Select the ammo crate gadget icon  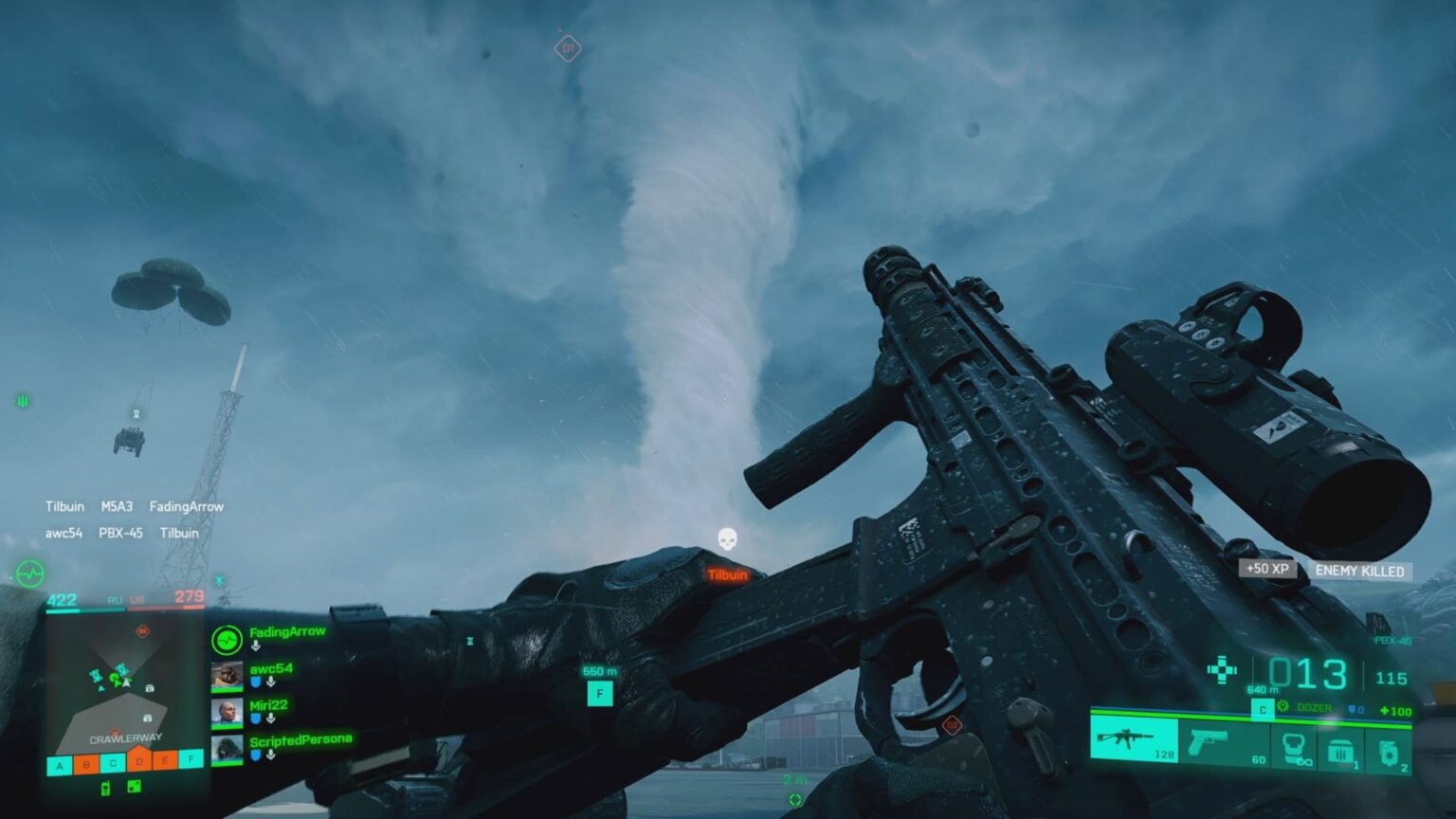[1342, 749]
